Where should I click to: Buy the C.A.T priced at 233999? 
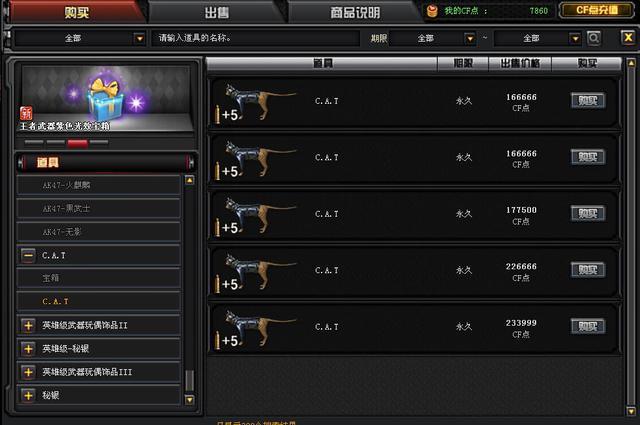coord(587,326)
